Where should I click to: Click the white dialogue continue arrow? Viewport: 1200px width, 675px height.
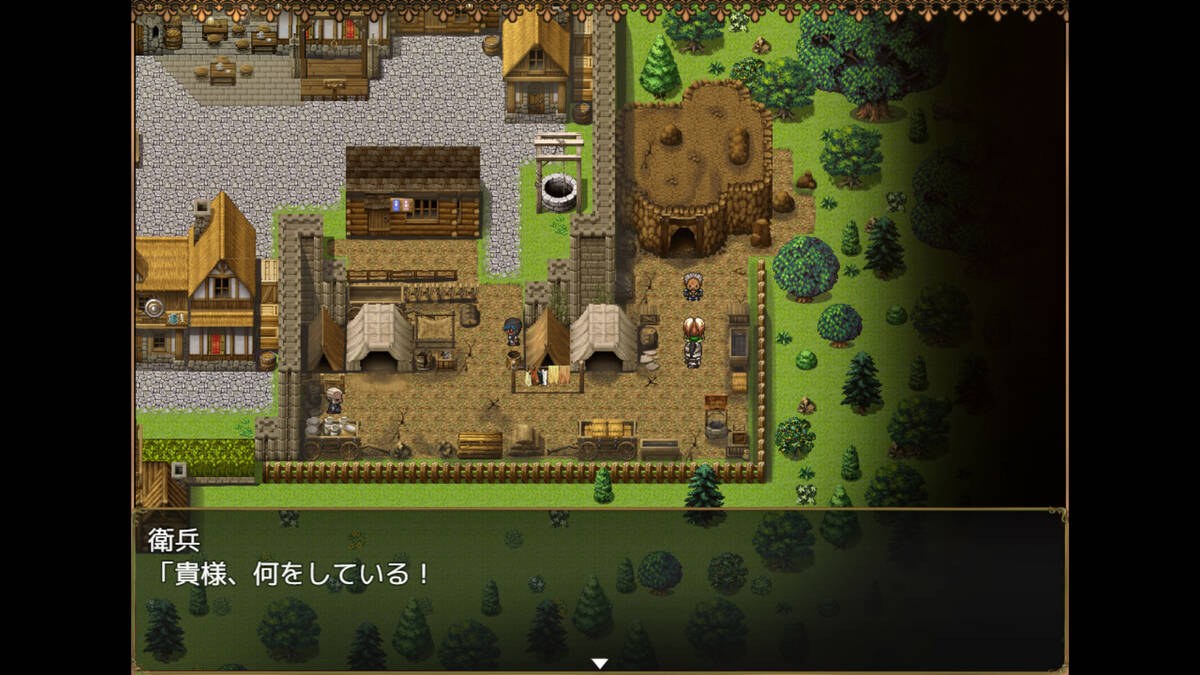click(x=599, y=663)
